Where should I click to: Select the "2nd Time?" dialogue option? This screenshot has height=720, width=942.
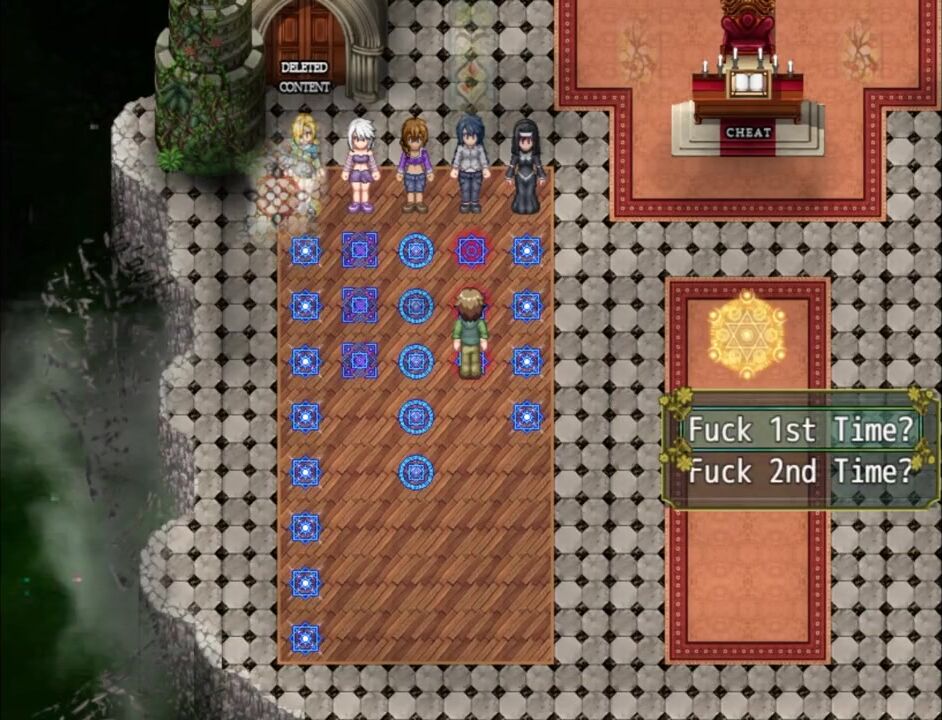click(801, 471)
